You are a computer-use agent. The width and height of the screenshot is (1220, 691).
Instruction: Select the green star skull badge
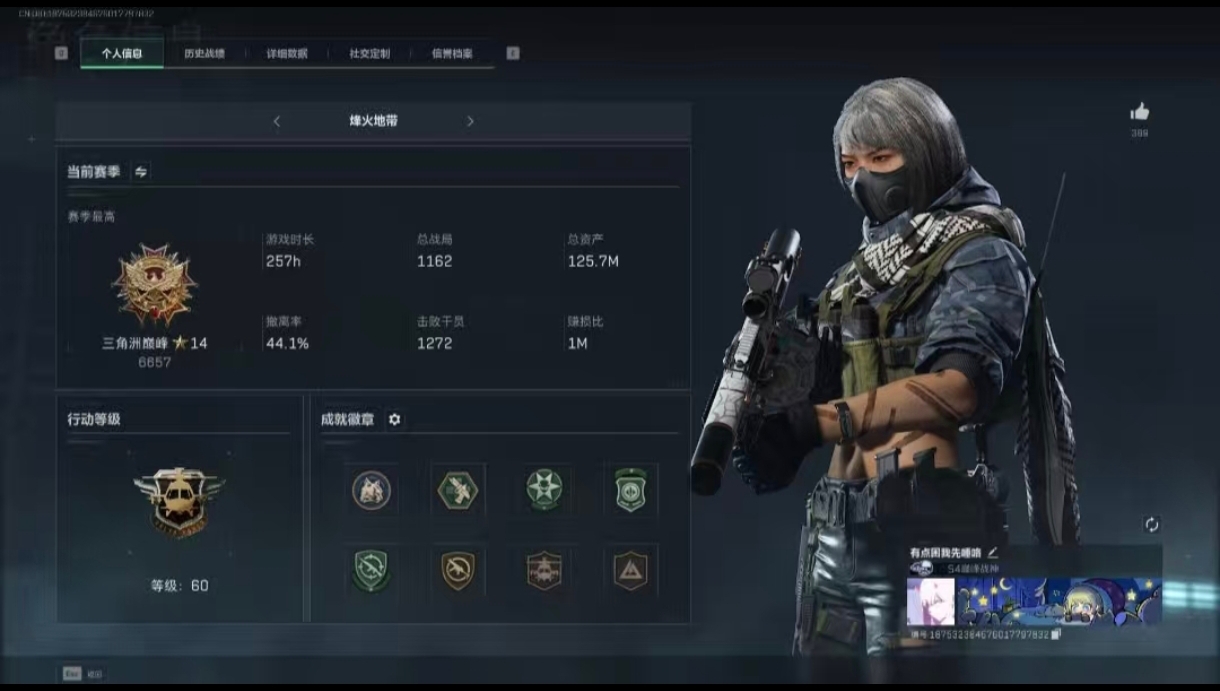tap(544, 490)
